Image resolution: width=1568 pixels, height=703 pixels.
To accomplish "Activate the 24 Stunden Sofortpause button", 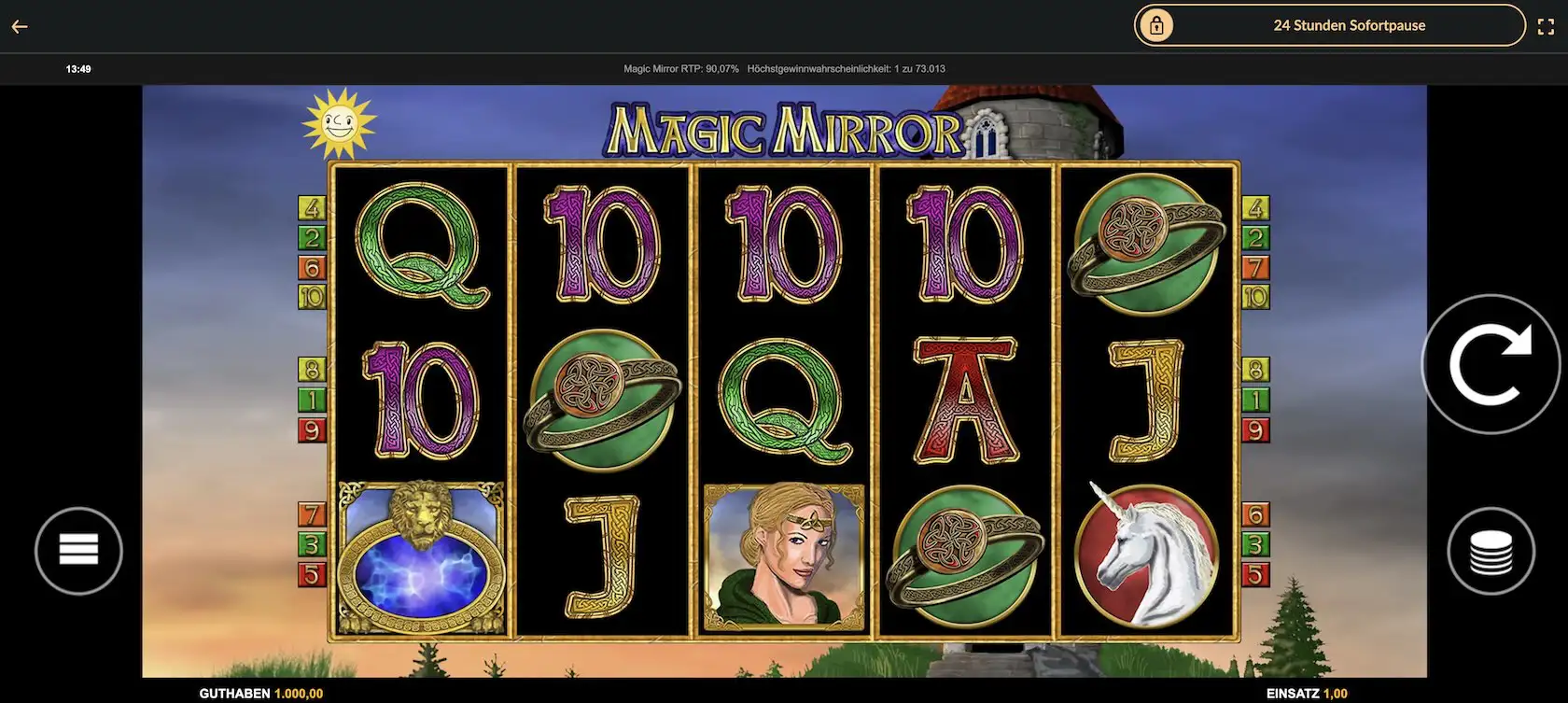I will point(1348,25).
